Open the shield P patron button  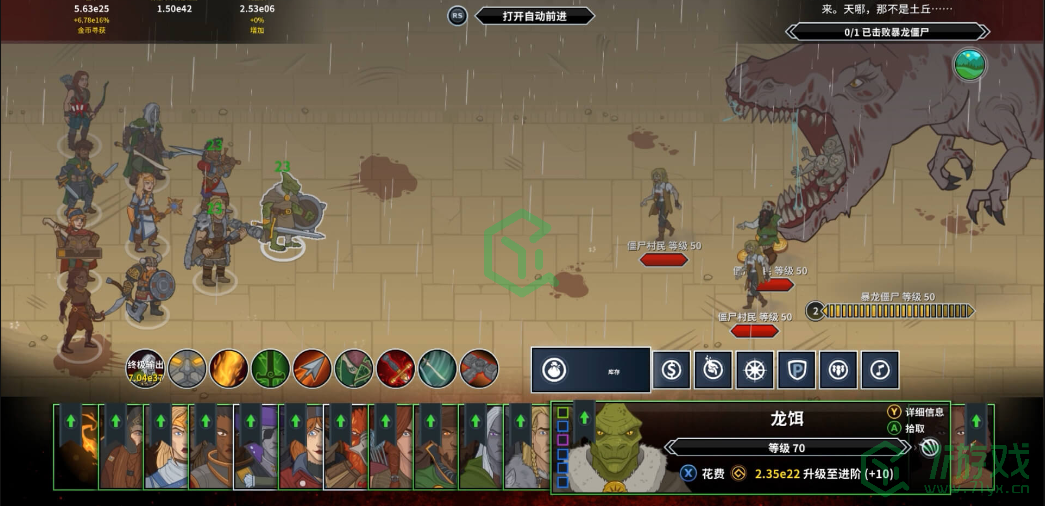[x=796, y=370]
